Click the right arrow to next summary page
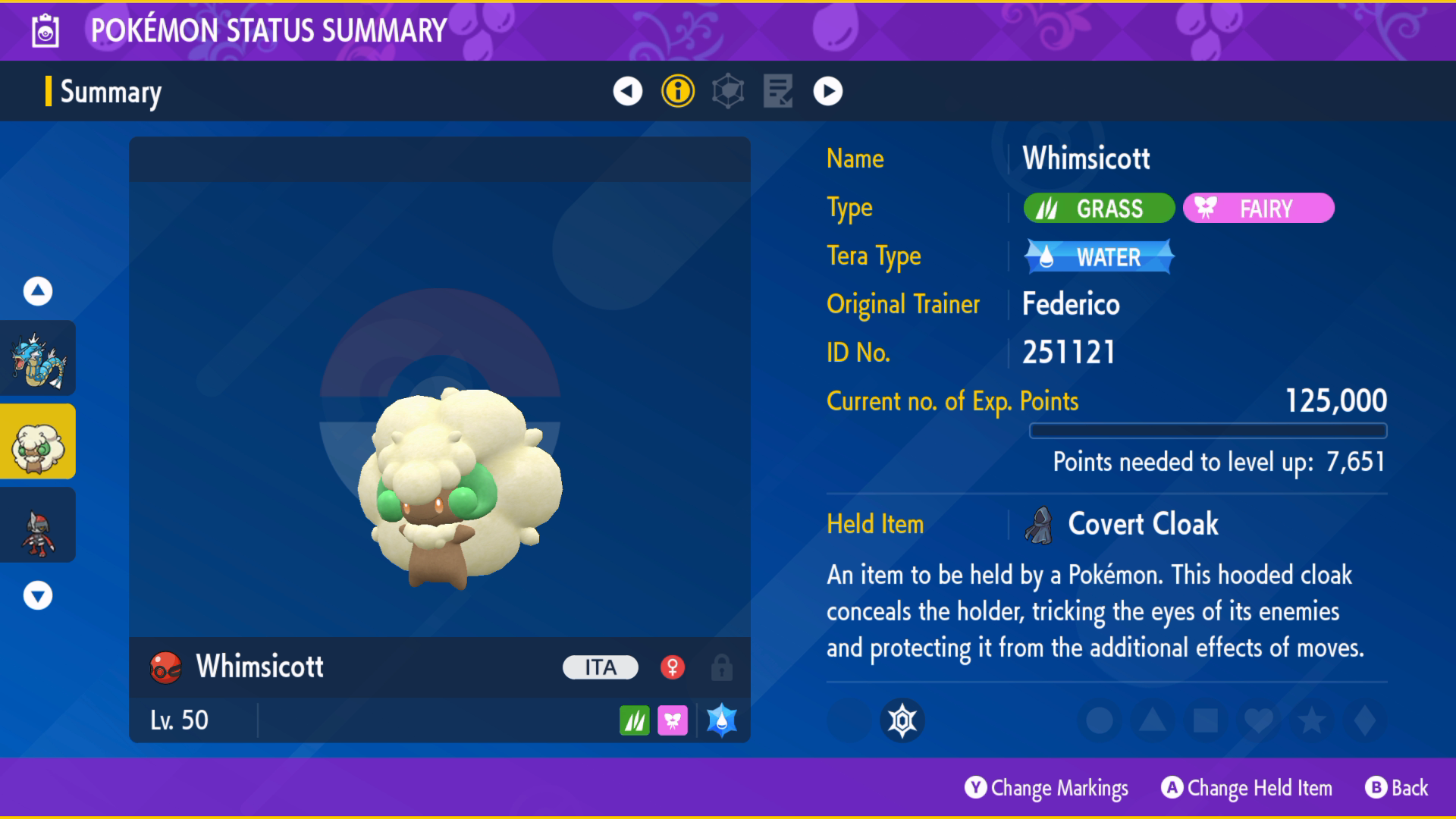Image resolution: width=1456 pixels, height=819 pixels. click(828, 91)
